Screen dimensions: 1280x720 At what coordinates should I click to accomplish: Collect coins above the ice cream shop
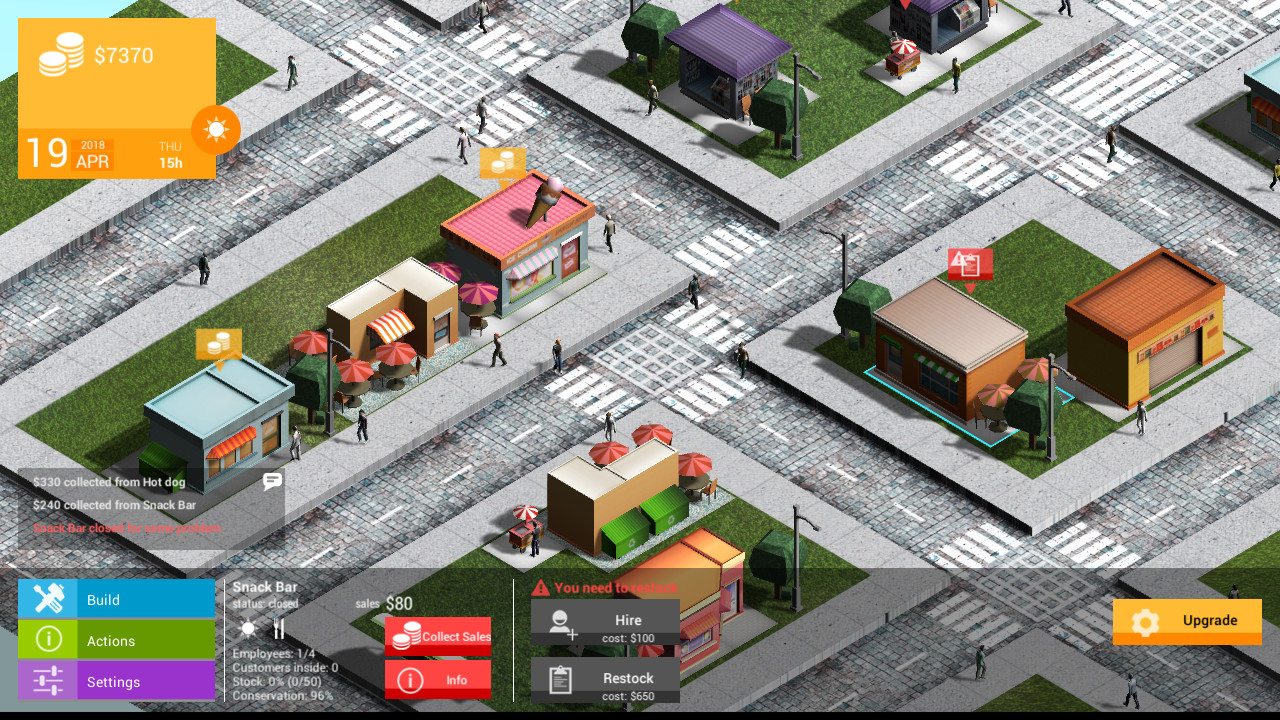(502, 163)
